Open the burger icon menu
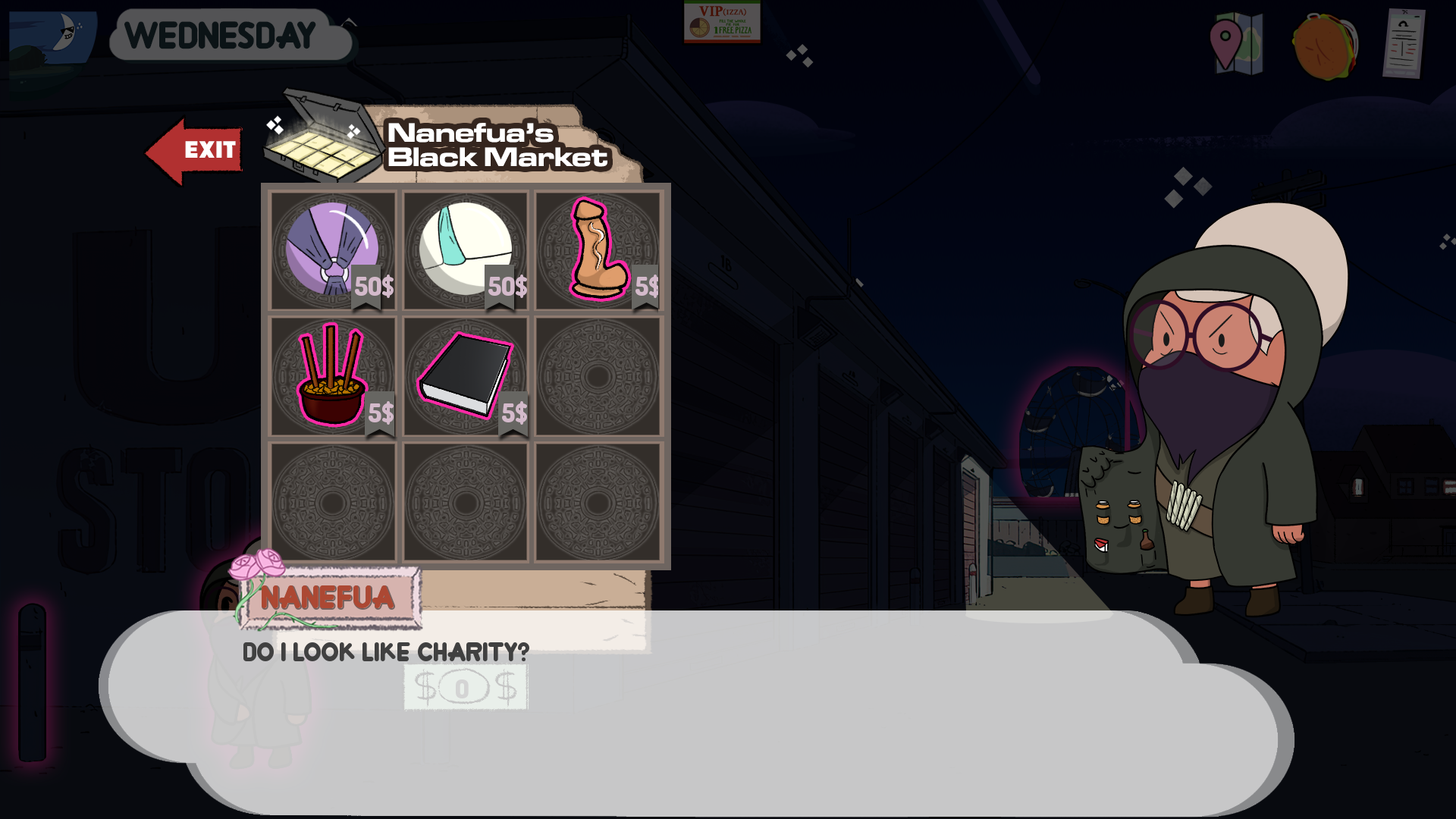This screenshot has width=1456, height=819. point(1325,45)
